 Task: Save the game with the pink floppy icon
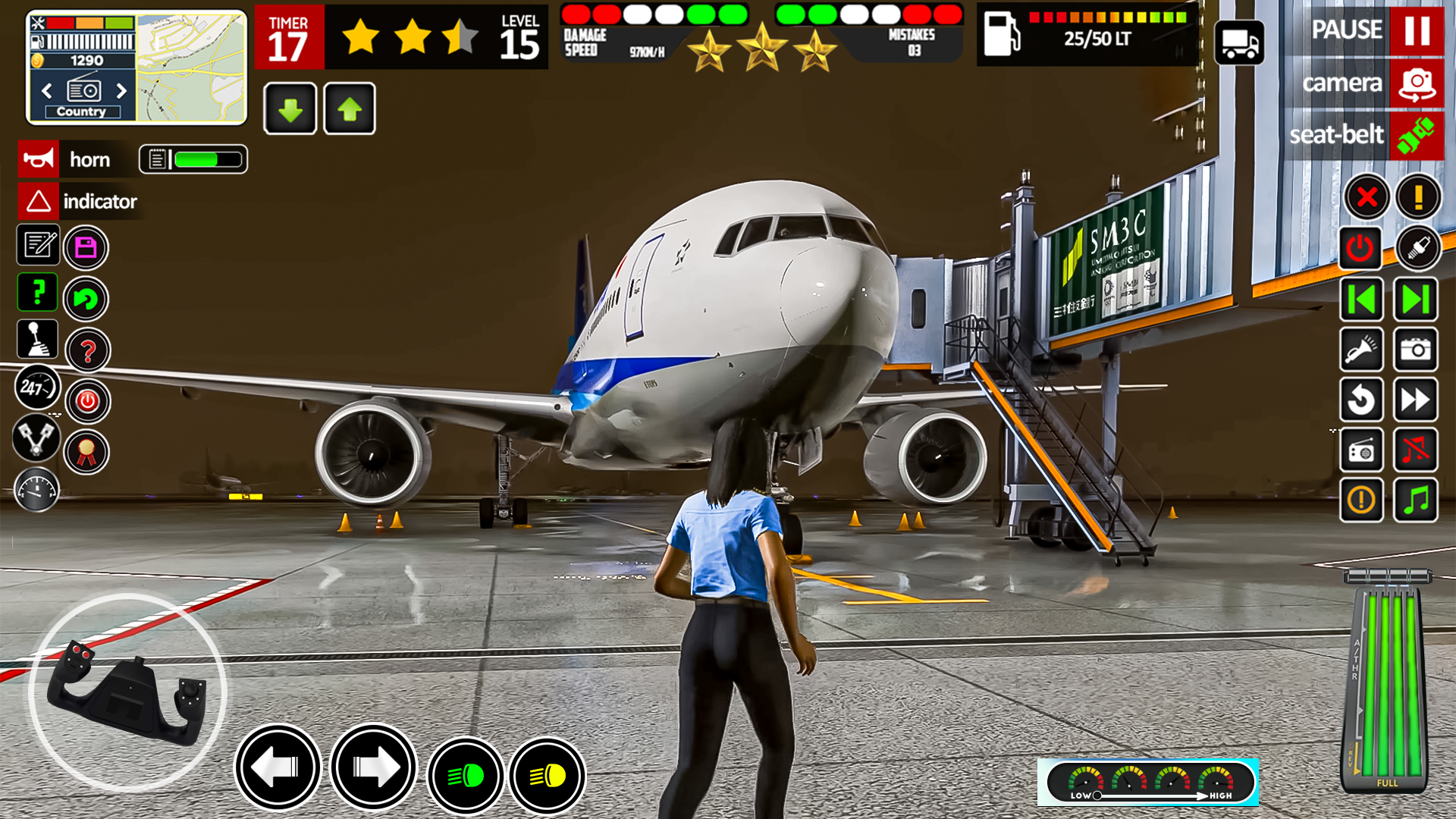coord(86,246)
